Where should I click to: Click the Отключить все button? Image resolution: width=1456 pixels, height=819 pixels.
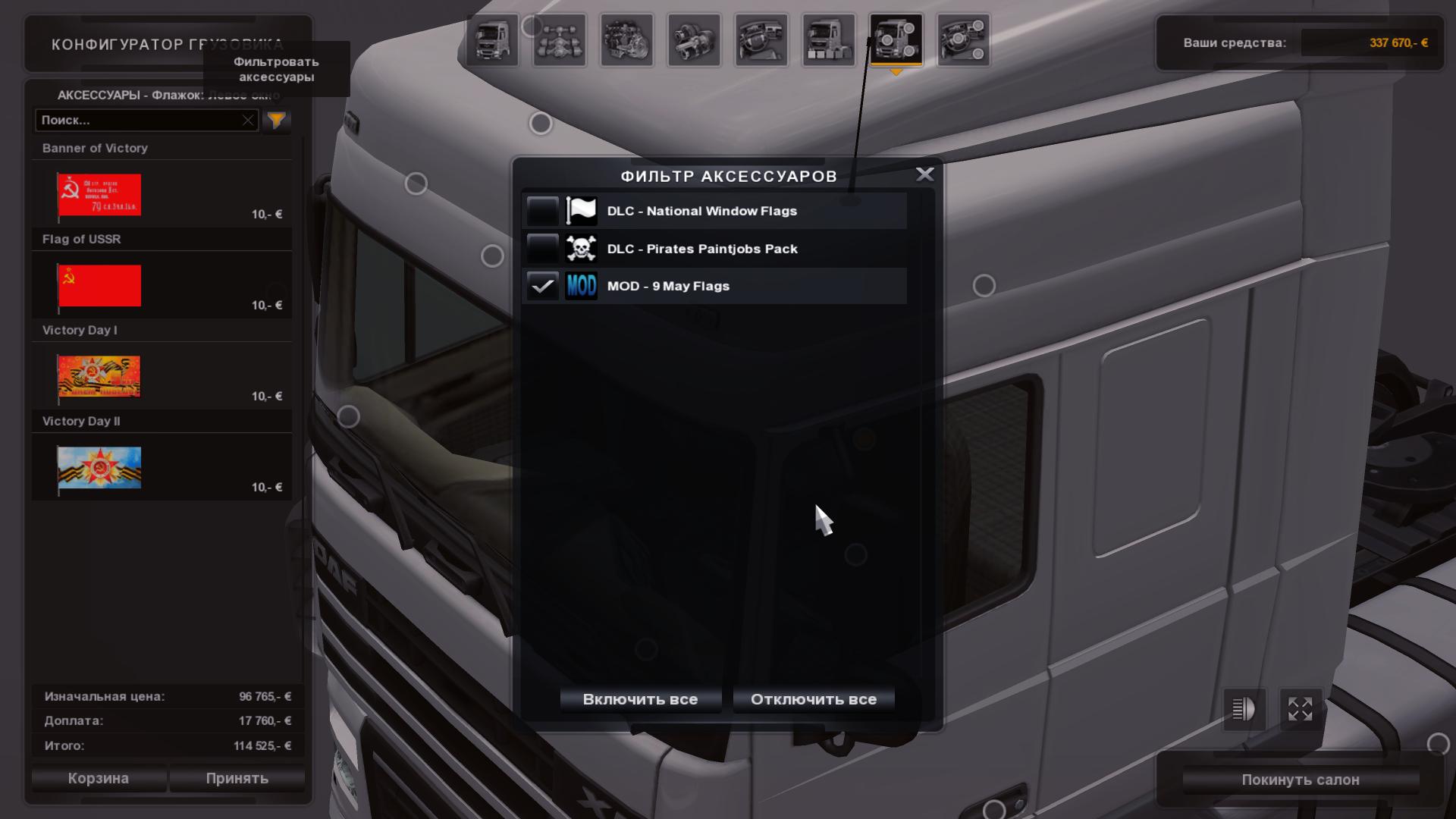(x=813, y=699)
